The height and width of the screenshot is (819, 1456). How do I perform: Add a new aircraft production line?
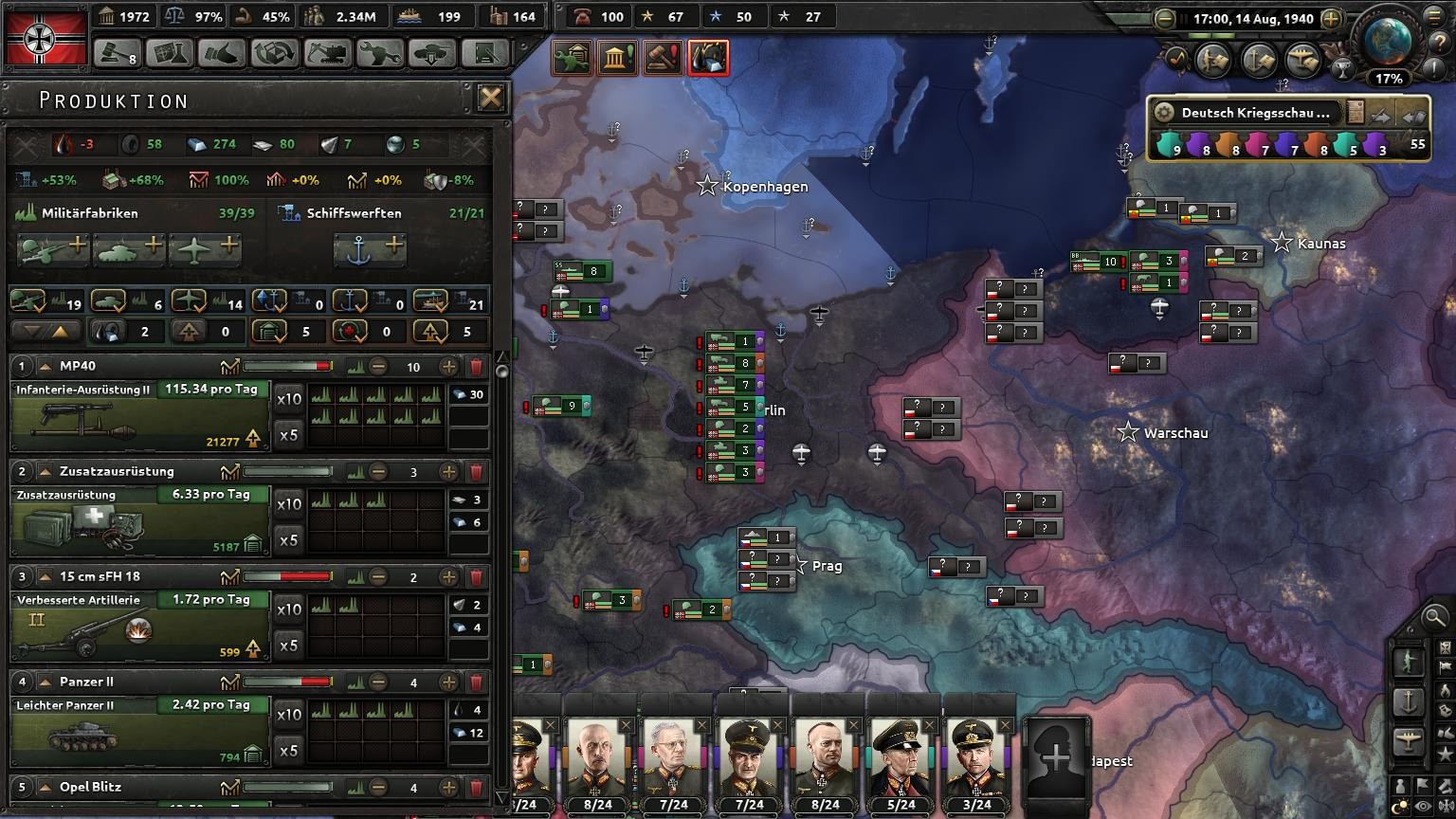click(x=205, y=248)
